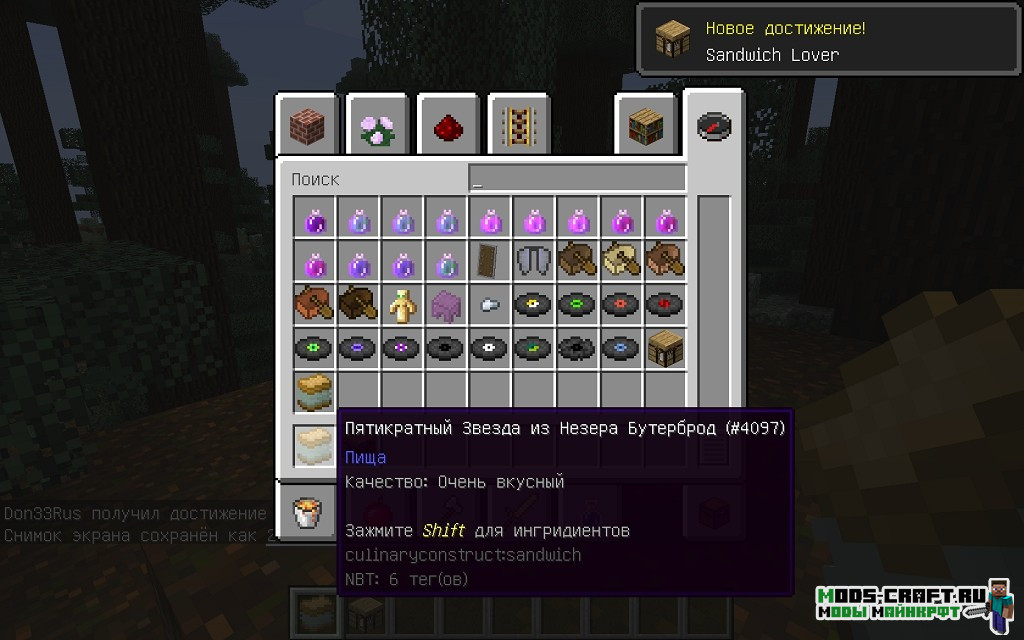The image size is (1024, 640).
Task: Select the compass search tab
Action: pos(714,126)
